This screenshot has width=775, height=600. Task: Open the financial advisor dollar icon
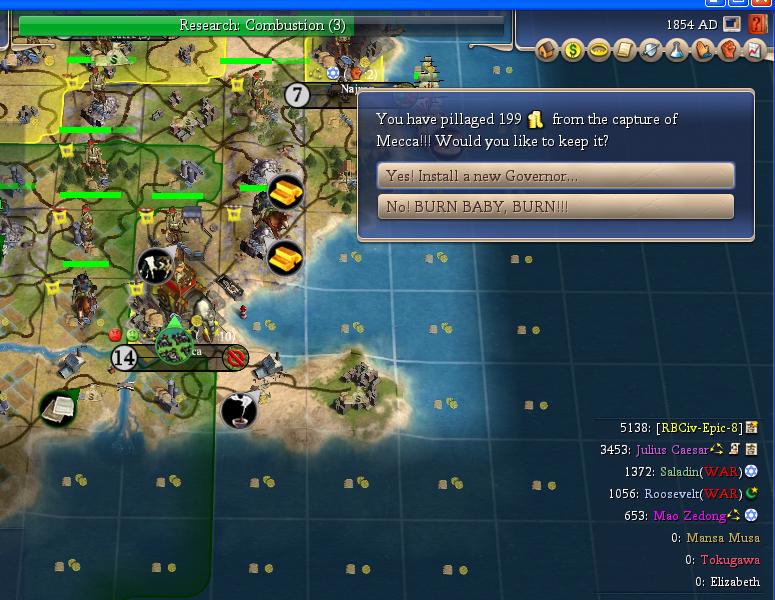coord(573,49)
